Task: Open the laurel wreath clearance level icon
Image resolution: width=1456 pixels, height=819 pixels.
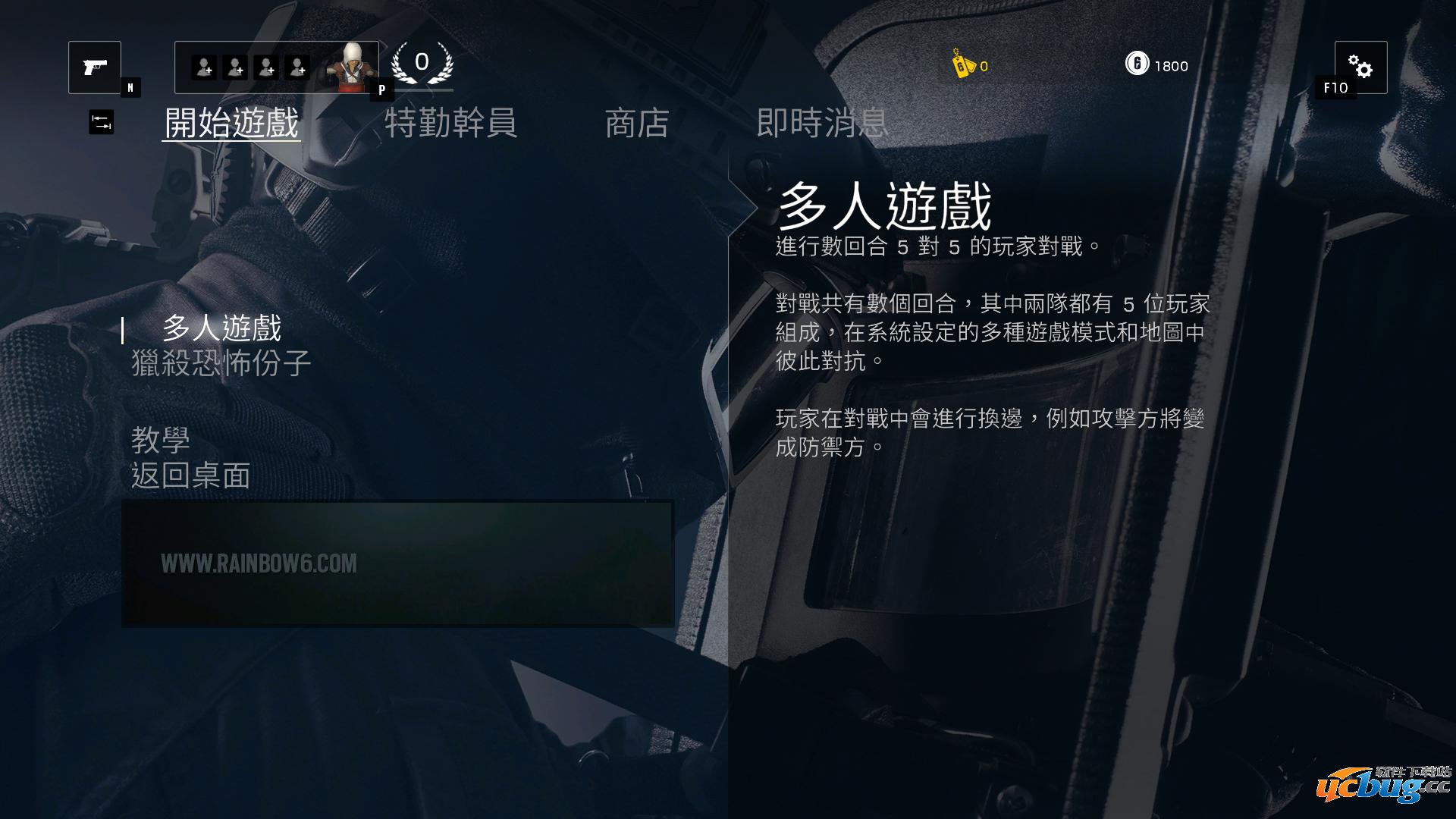Action: click(x=422, y=64)
